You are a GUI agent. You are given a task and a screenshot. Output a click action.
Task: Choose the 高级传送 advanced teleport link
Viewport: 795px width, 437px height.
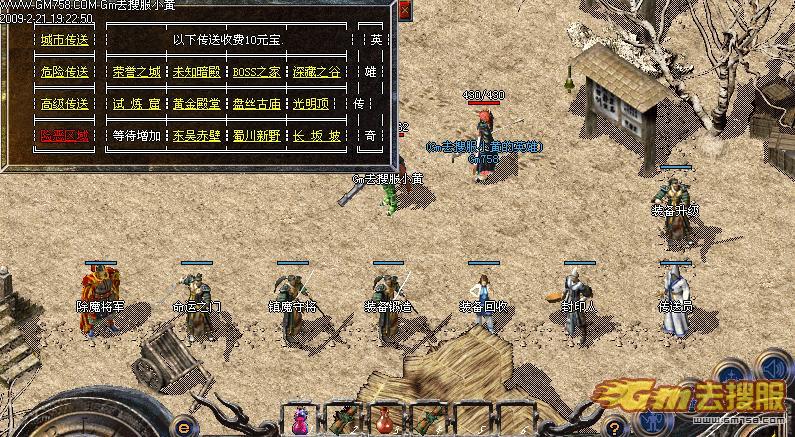click(x=64, y=103)
